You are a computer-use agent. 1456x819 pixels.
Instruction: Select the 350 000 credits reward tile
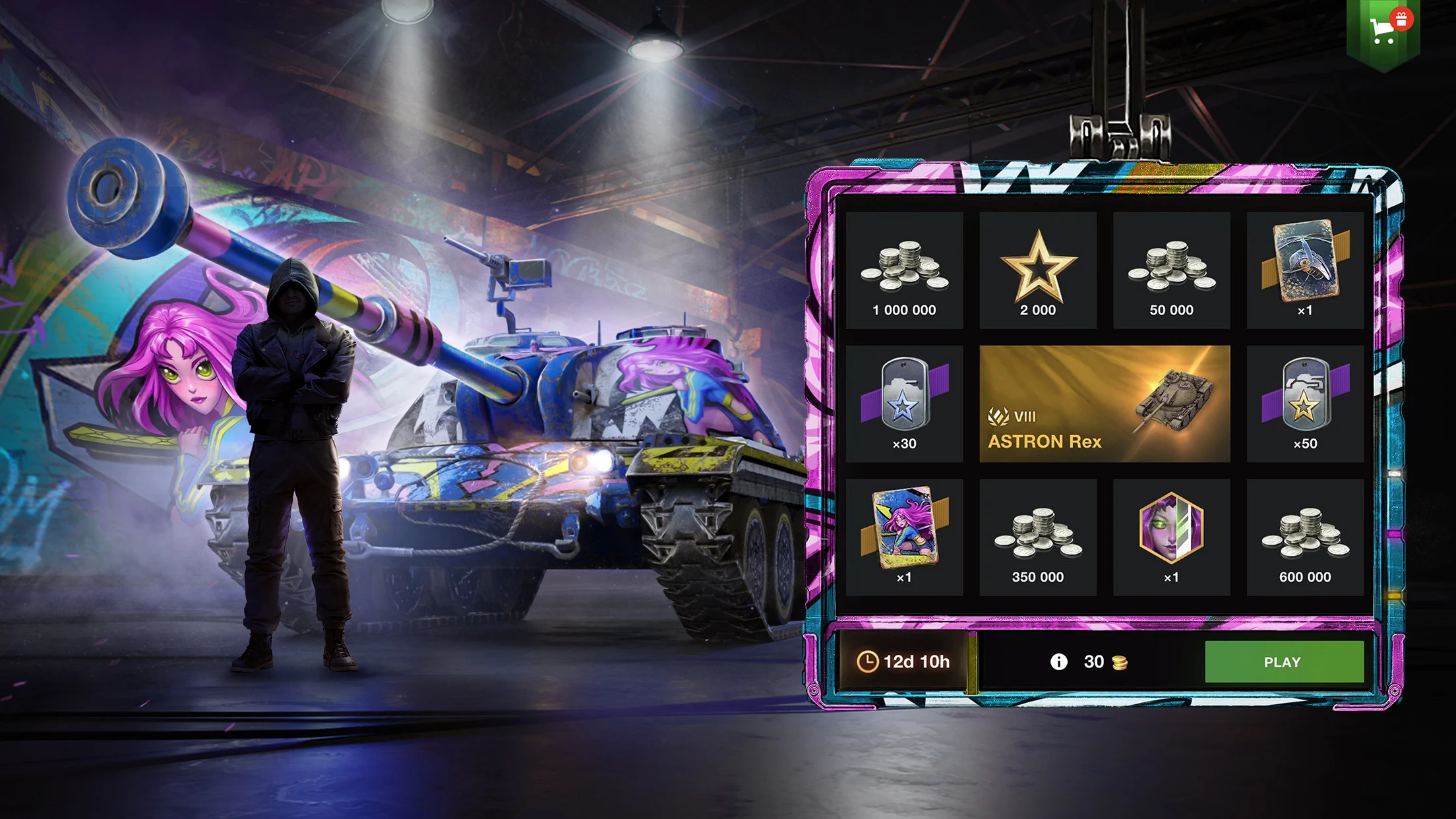1038,537
